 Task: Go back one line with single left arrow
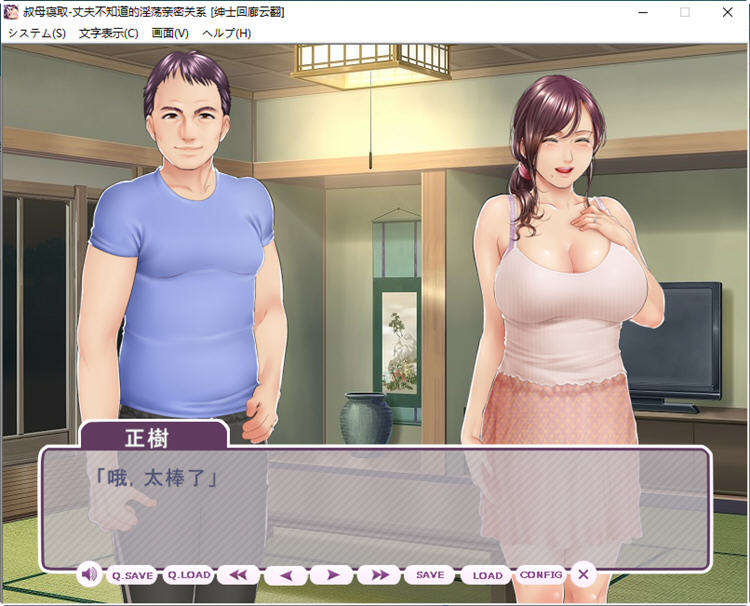pos(285,575)
